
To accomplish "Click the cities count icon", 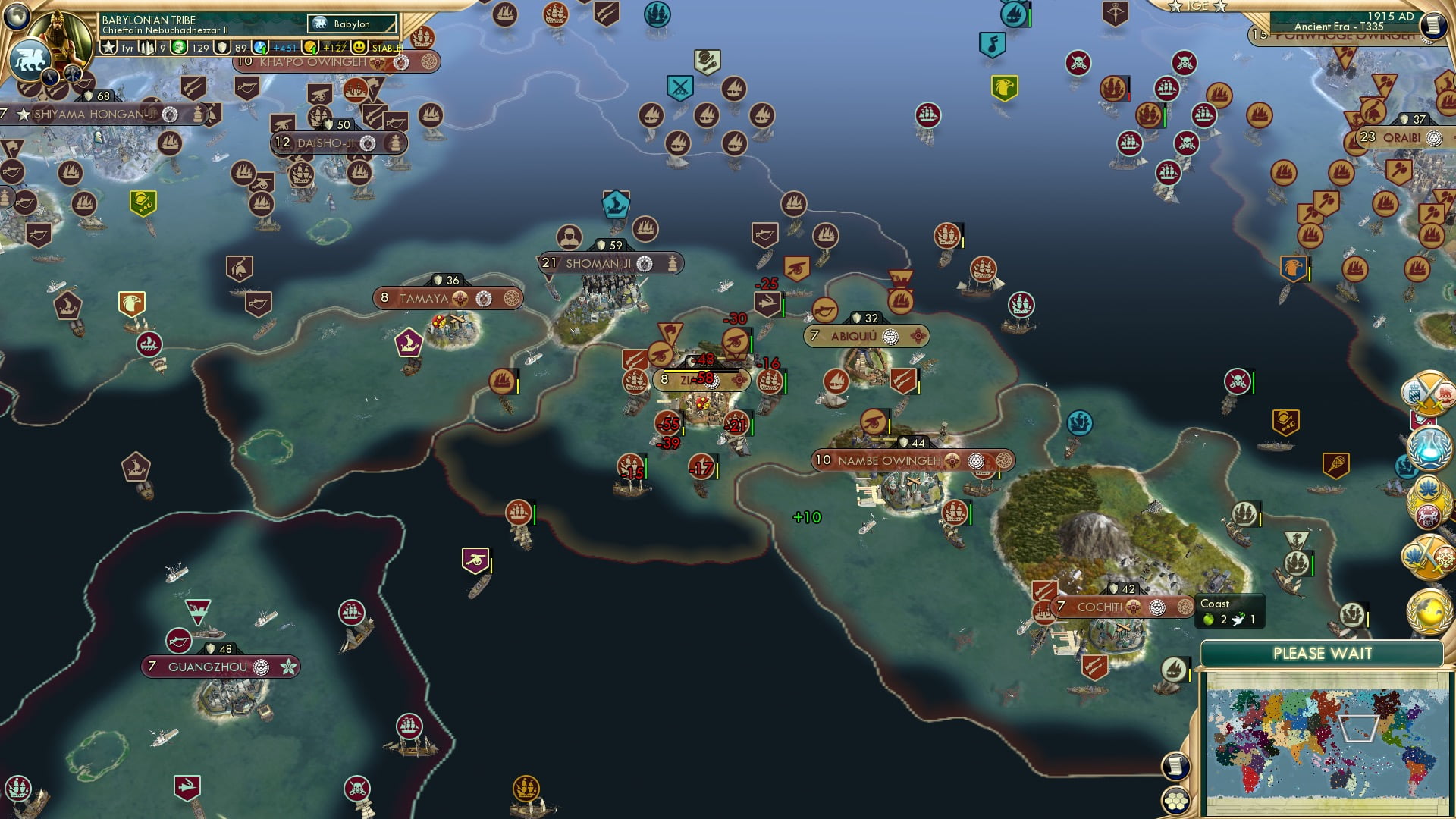I will point(148,48).
